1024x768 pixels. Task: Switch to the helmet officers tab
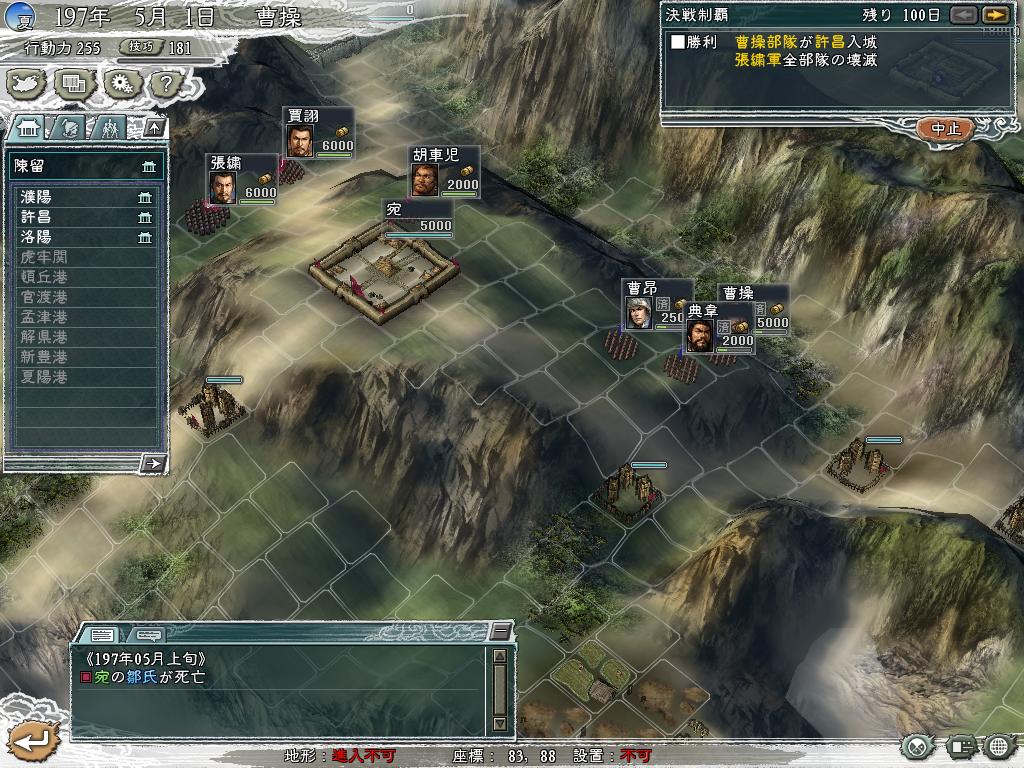coord(68,127)
